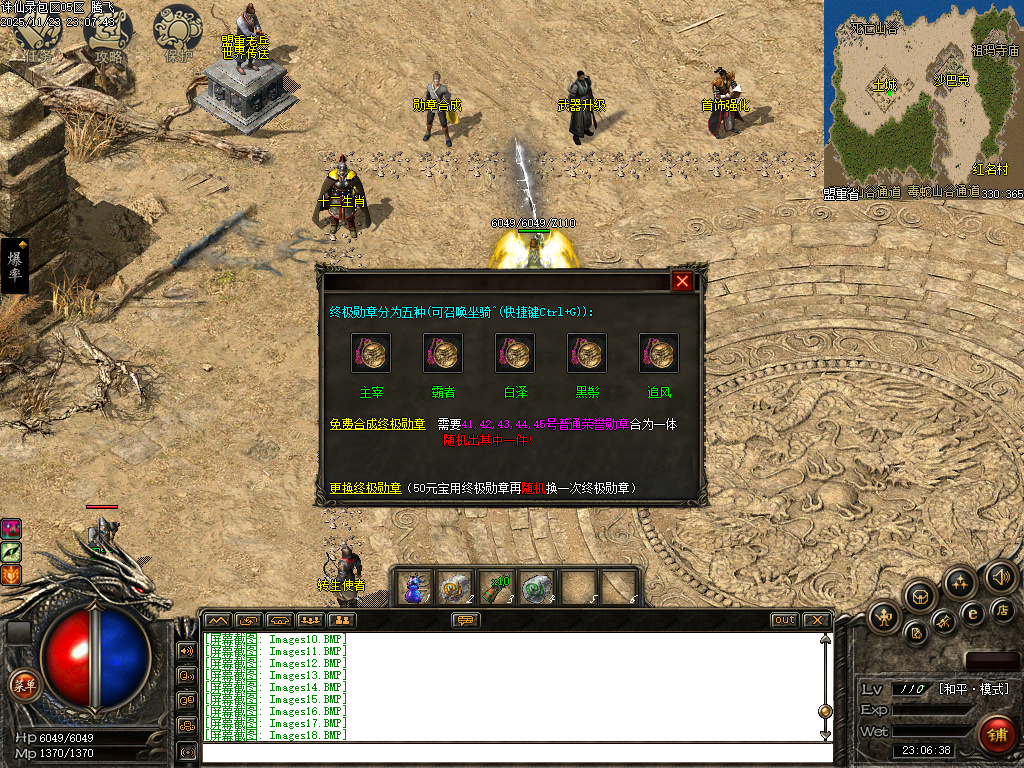Open the 店 store round button

(x=1003, y=609)
